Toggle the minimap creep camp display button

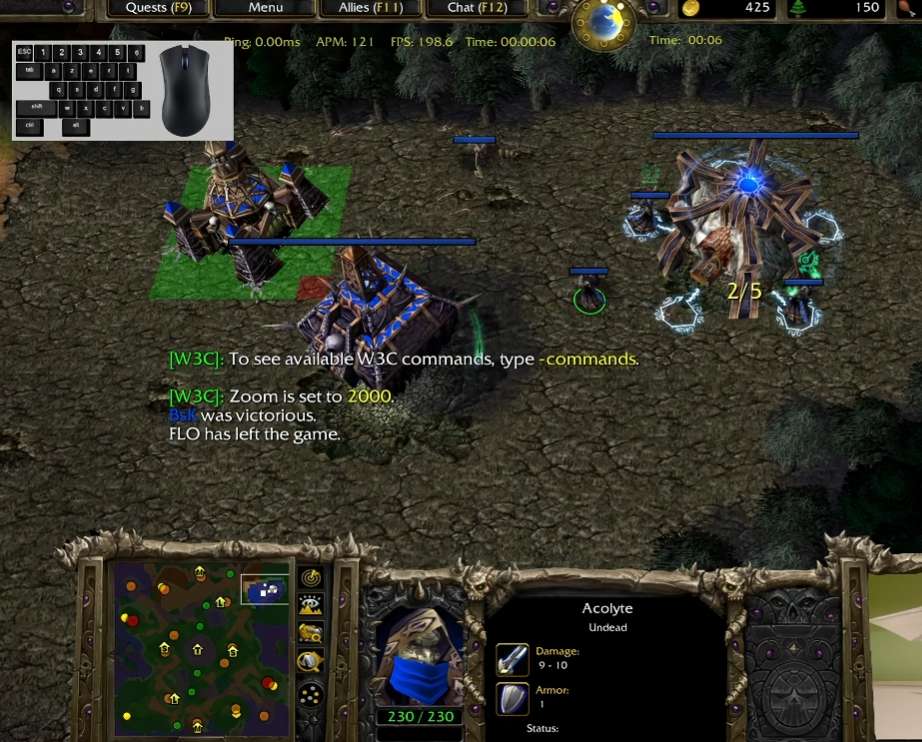point(311,661)
